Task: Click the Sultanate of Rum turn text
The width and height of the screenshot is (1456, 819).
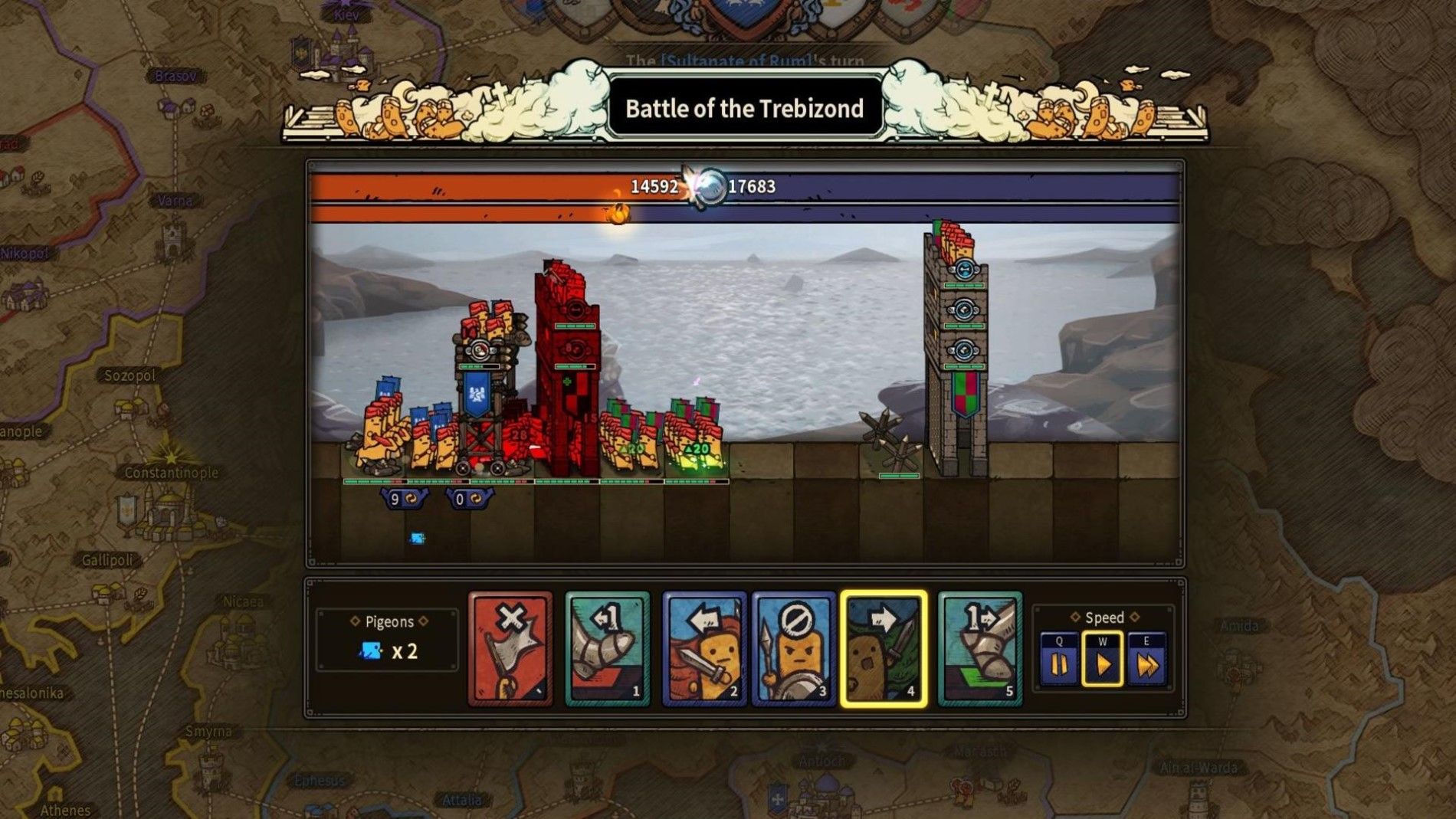Action: 744,60
